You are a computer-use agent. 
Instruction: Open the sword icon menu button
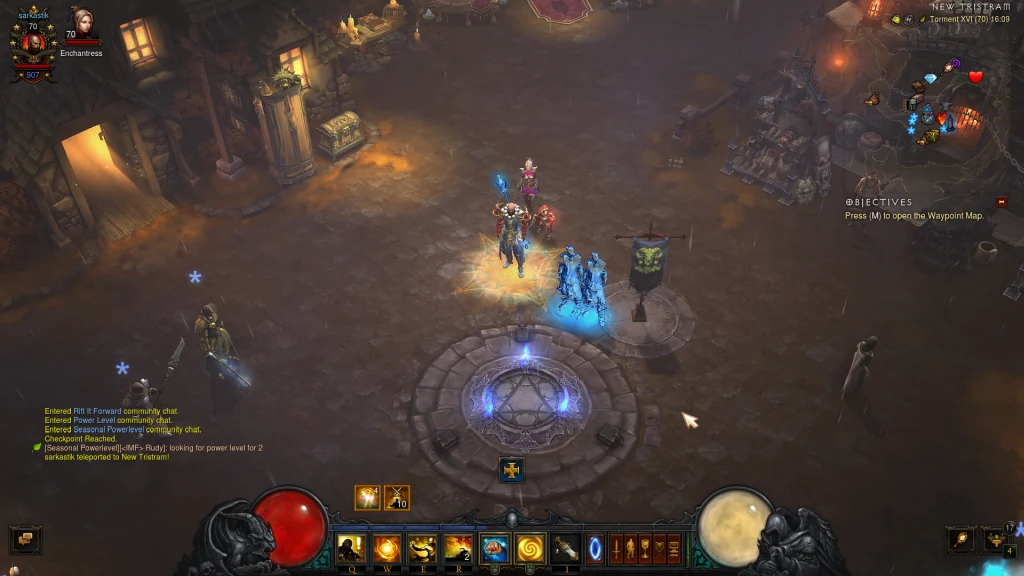pos(617,548)
